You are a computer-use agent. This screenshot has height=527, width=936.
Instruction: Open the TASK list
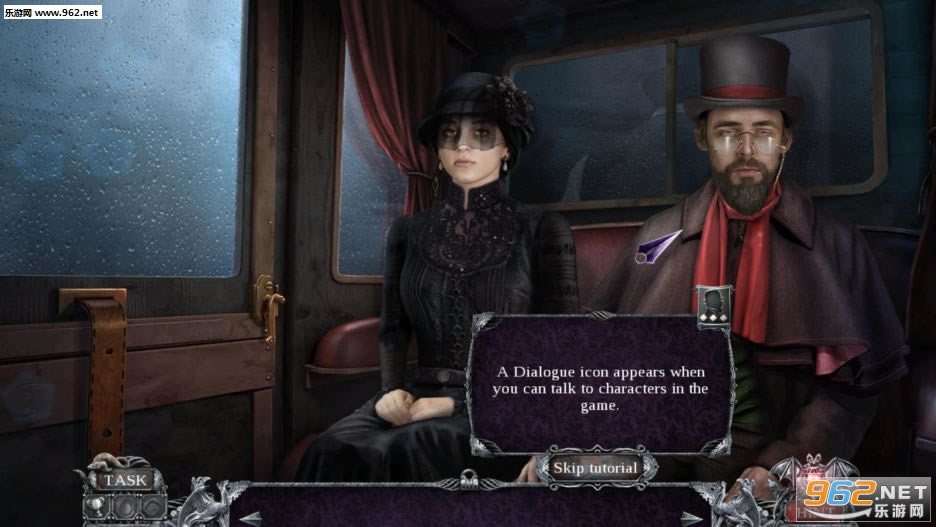coord(126,480)
